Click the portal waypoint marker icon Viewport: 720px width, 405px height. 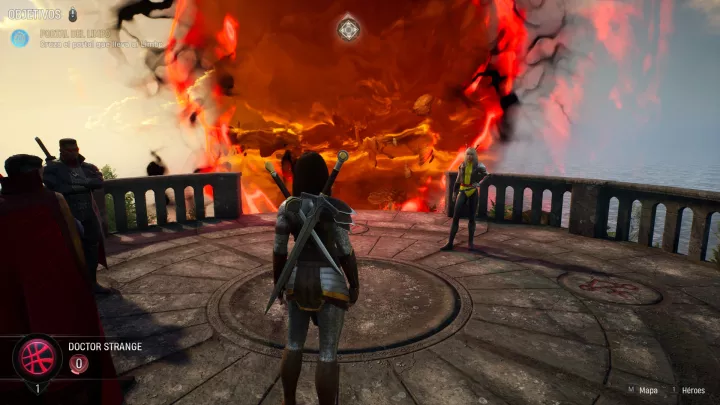[348, 29]
